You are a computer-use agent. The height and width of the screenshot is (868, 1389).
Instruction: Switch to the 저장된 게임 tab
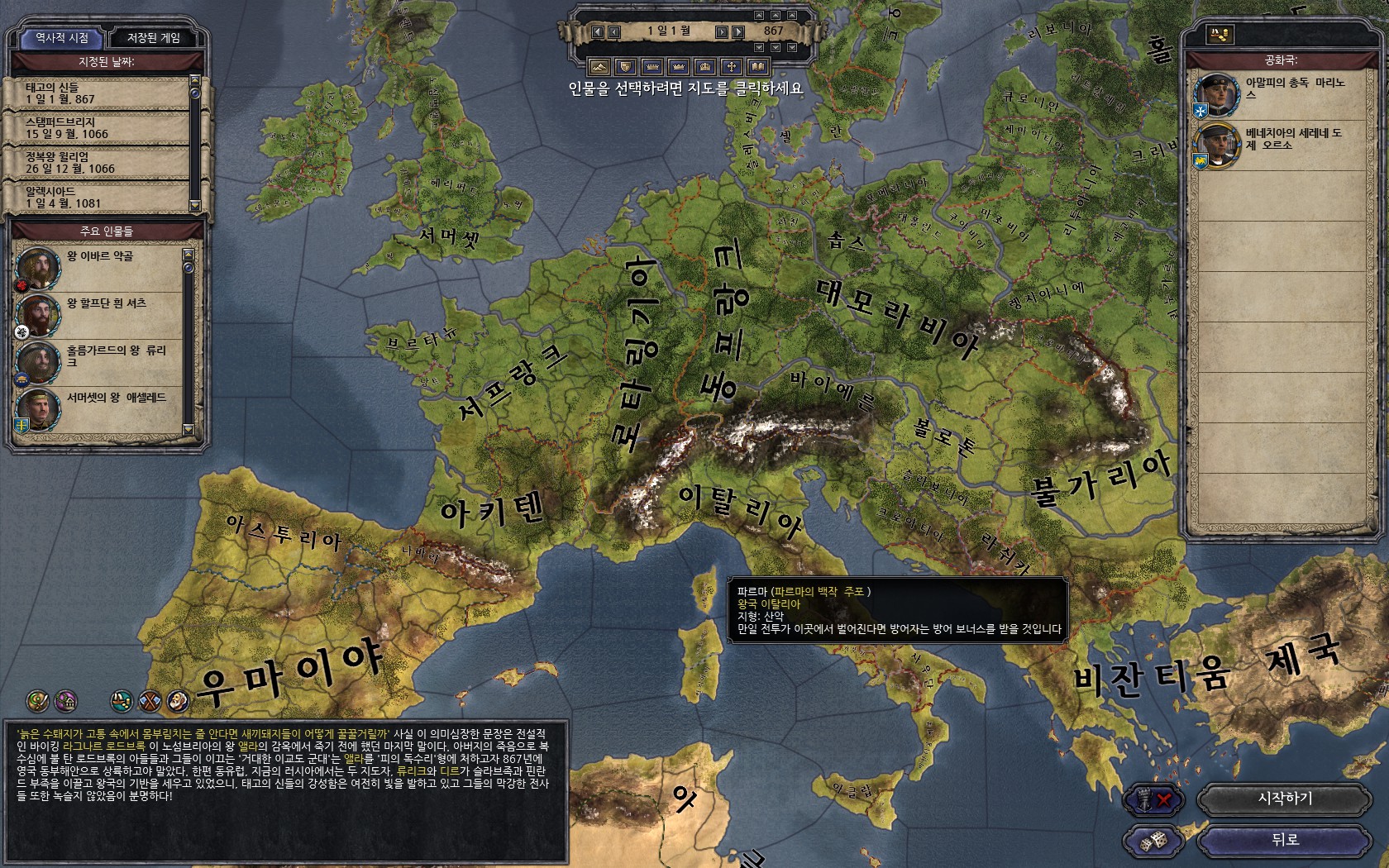click(155, 36)
